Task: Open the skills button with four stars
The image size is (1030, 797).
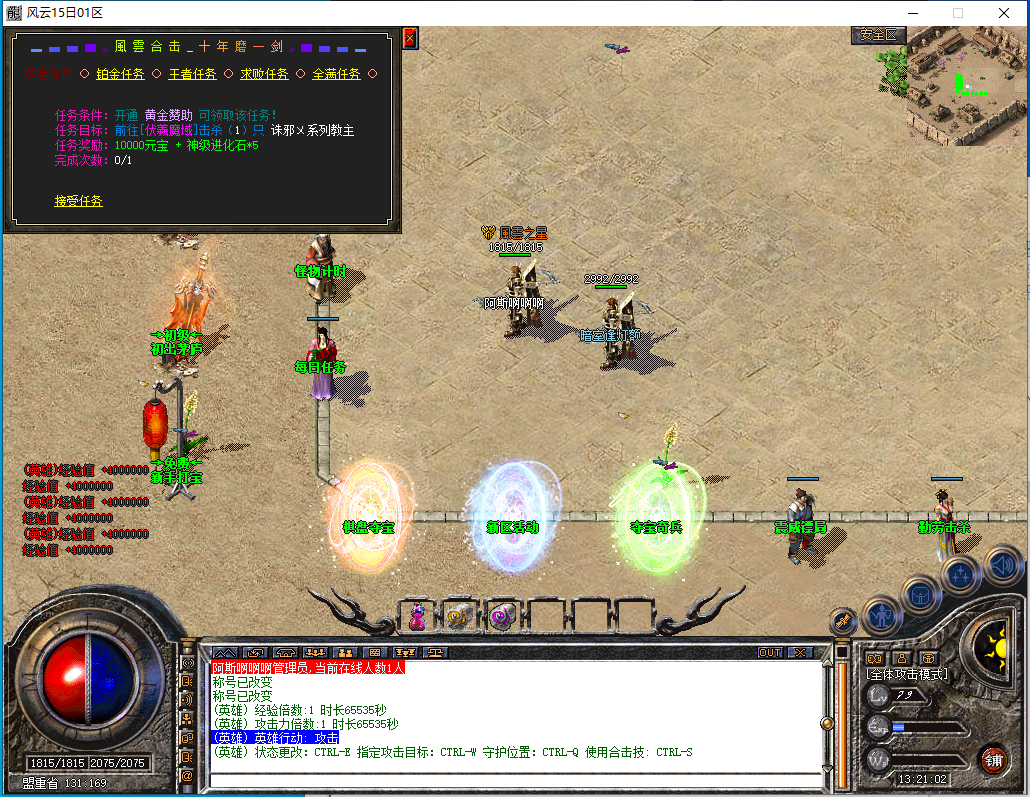Action: (961, 574)
